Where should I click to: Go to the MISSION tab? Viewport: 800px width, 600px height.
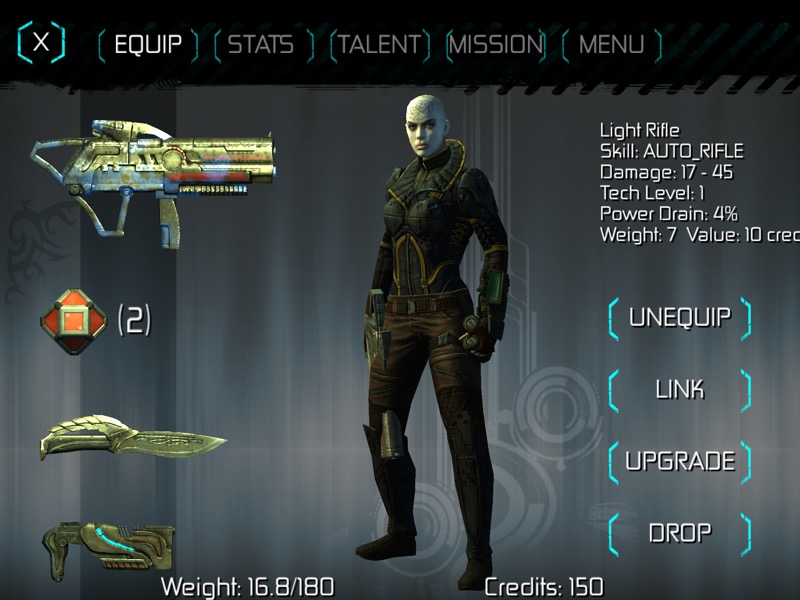tap(496, 45)
